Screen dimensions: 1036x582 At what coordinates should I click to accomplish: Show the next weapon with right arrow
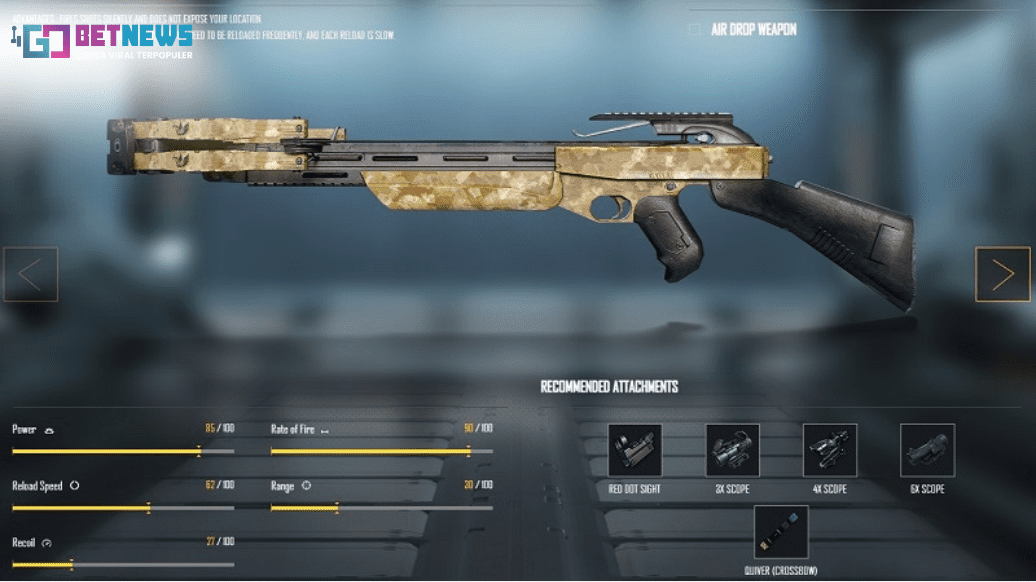[1002, 274]
